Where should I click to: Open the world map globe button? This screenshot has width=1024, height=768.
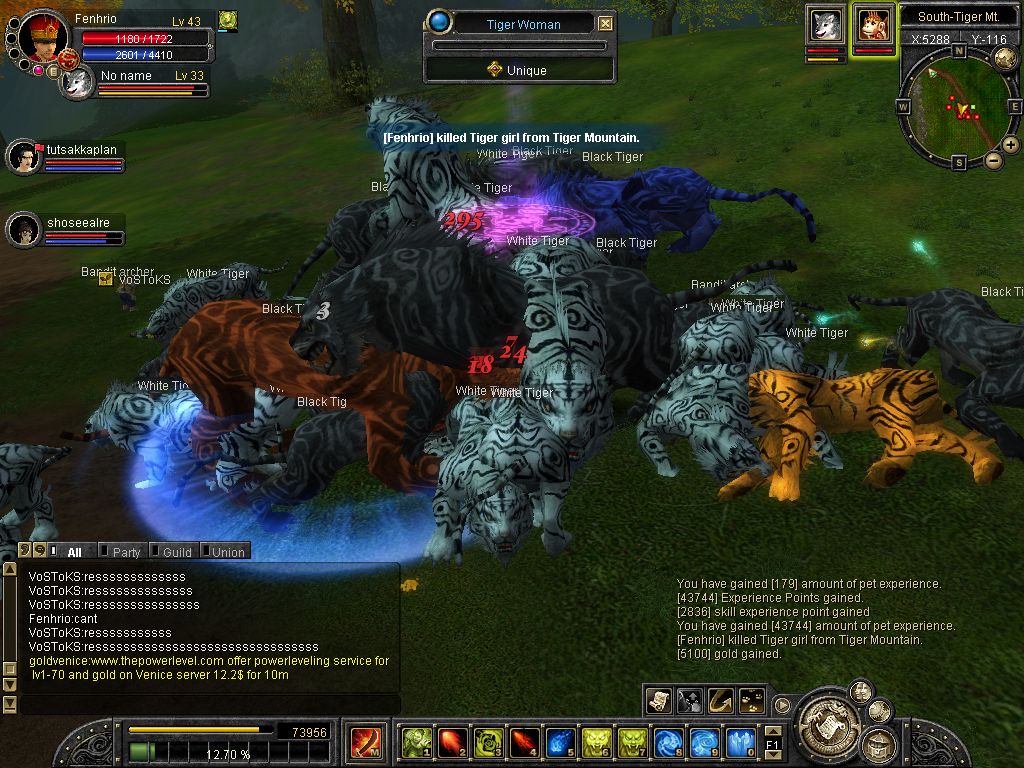tap(1005, 59)
